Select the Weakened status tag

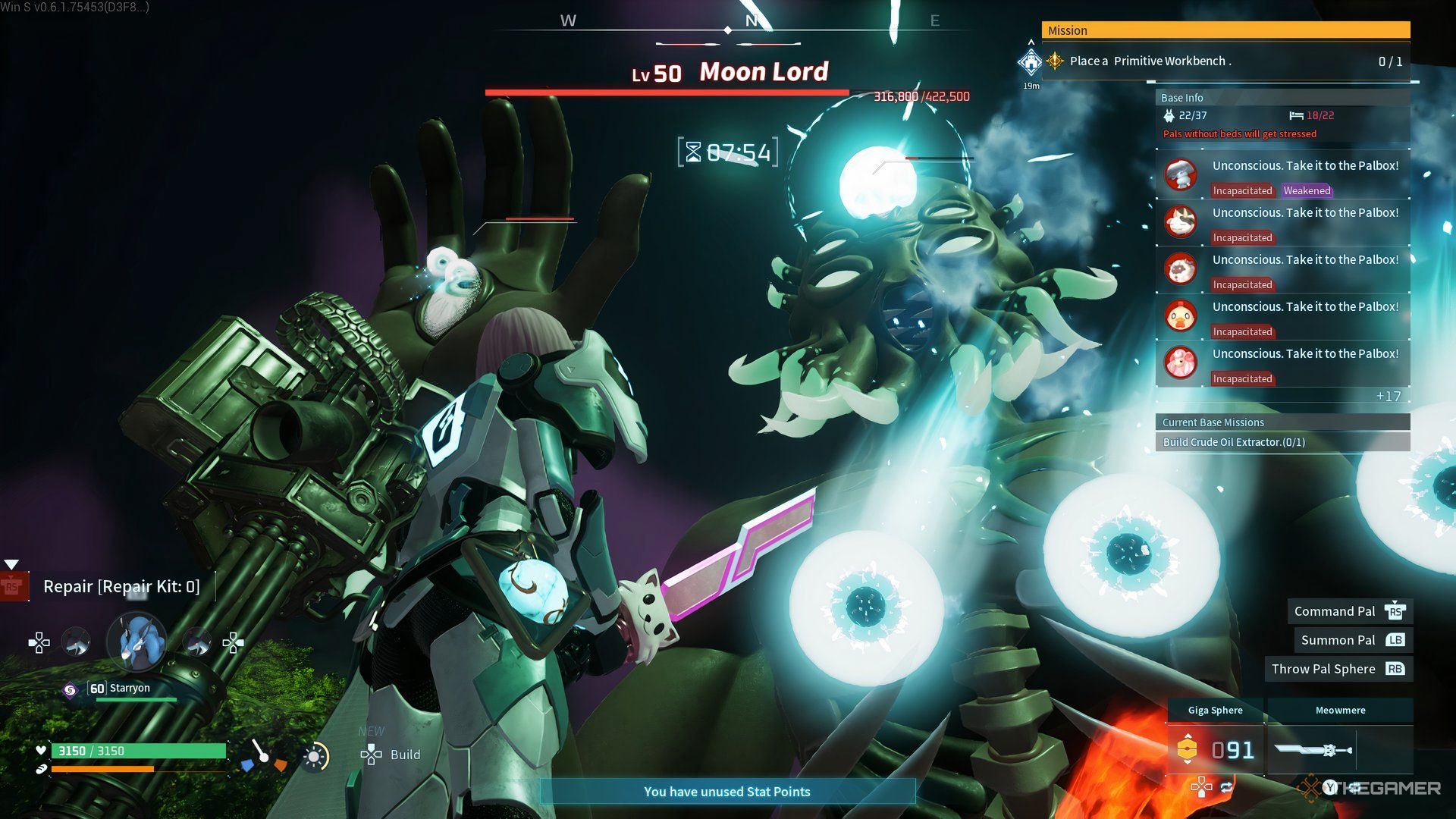click(x=1307, y=190)
